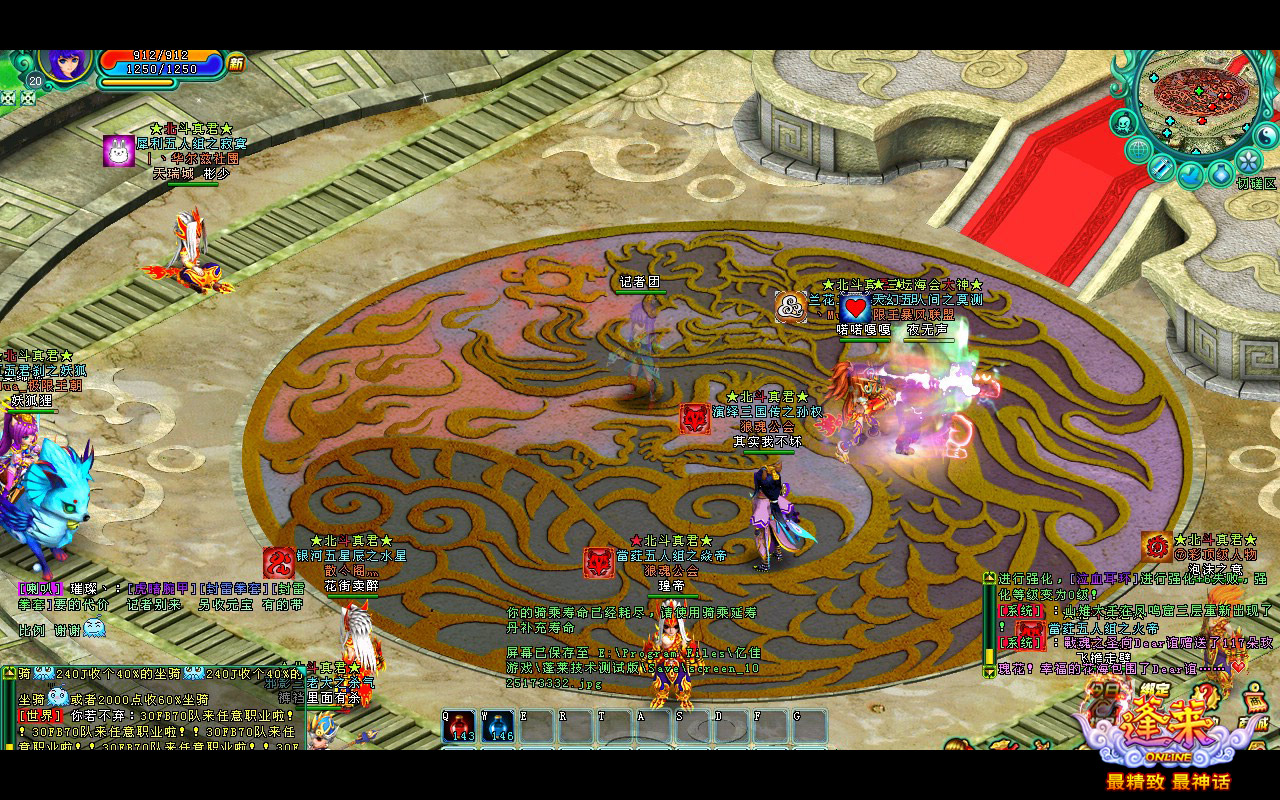This screenshot has height=800, width=1280.
Task: Use the blue potion in slot W
Action: click(x=498, y=726)
